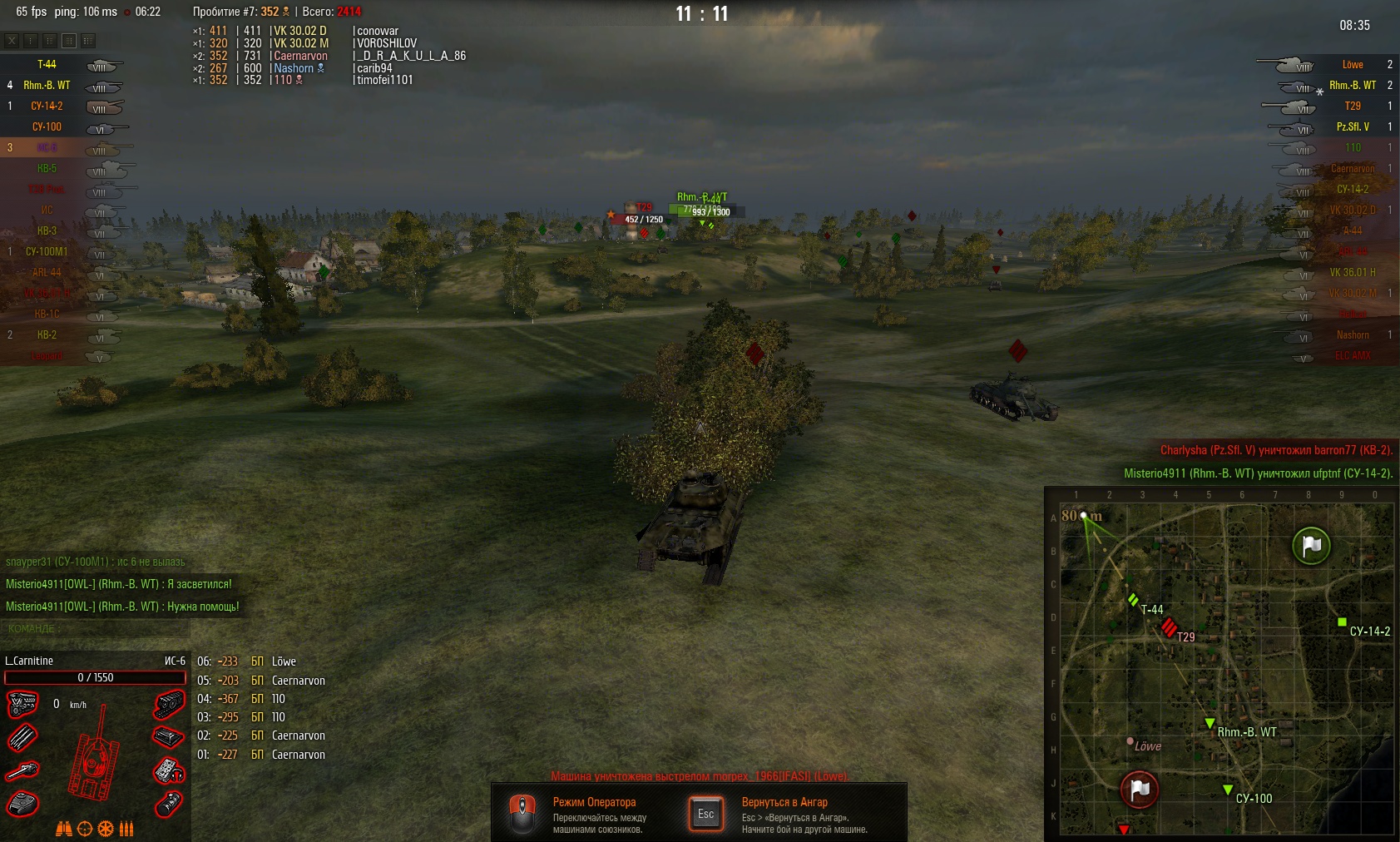Return to hangar via Вернуться в Ангар

point(706,814)
